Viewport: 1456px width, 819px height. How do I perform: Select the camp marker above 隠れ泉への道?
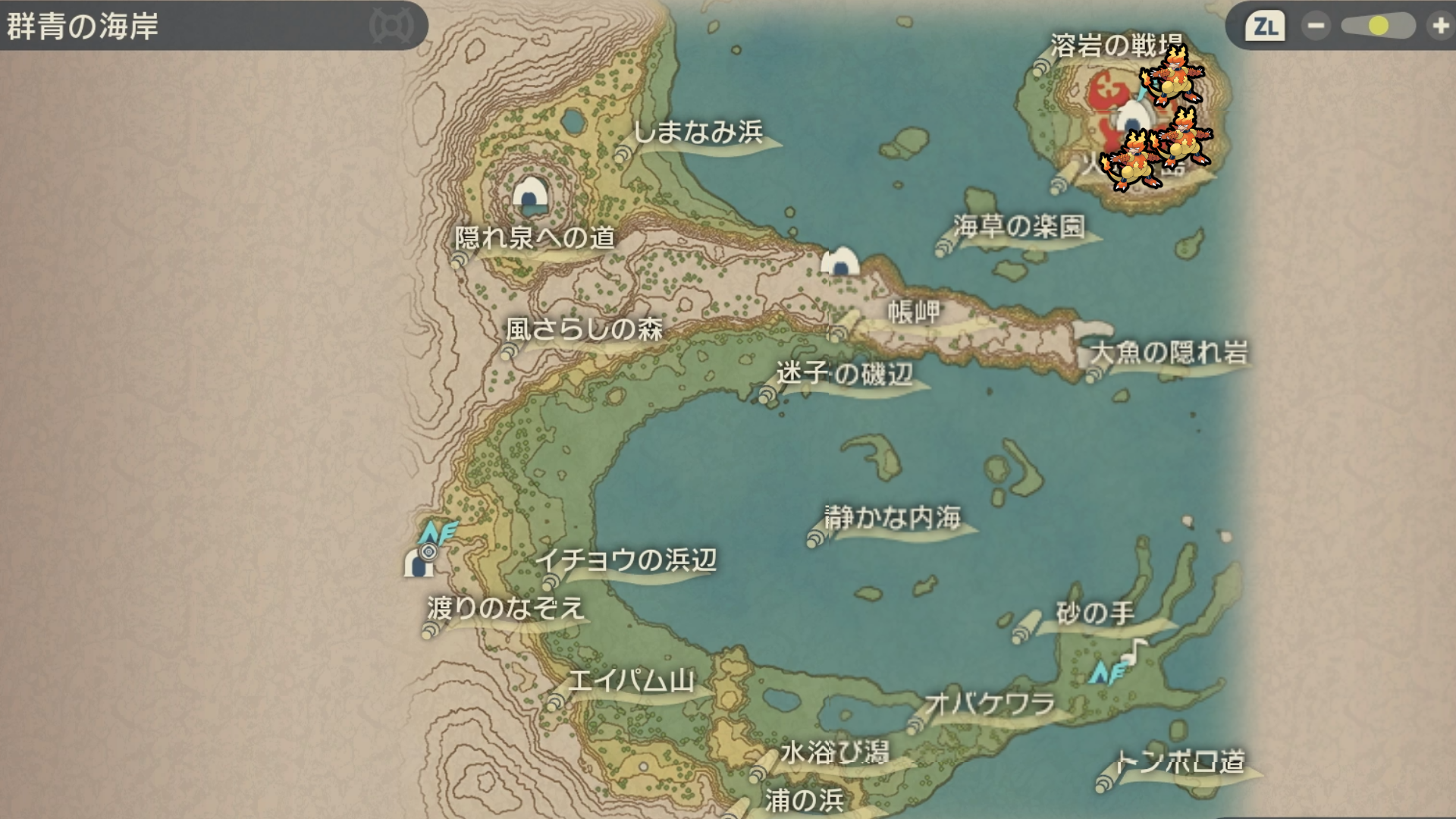[x=530, y=195]
